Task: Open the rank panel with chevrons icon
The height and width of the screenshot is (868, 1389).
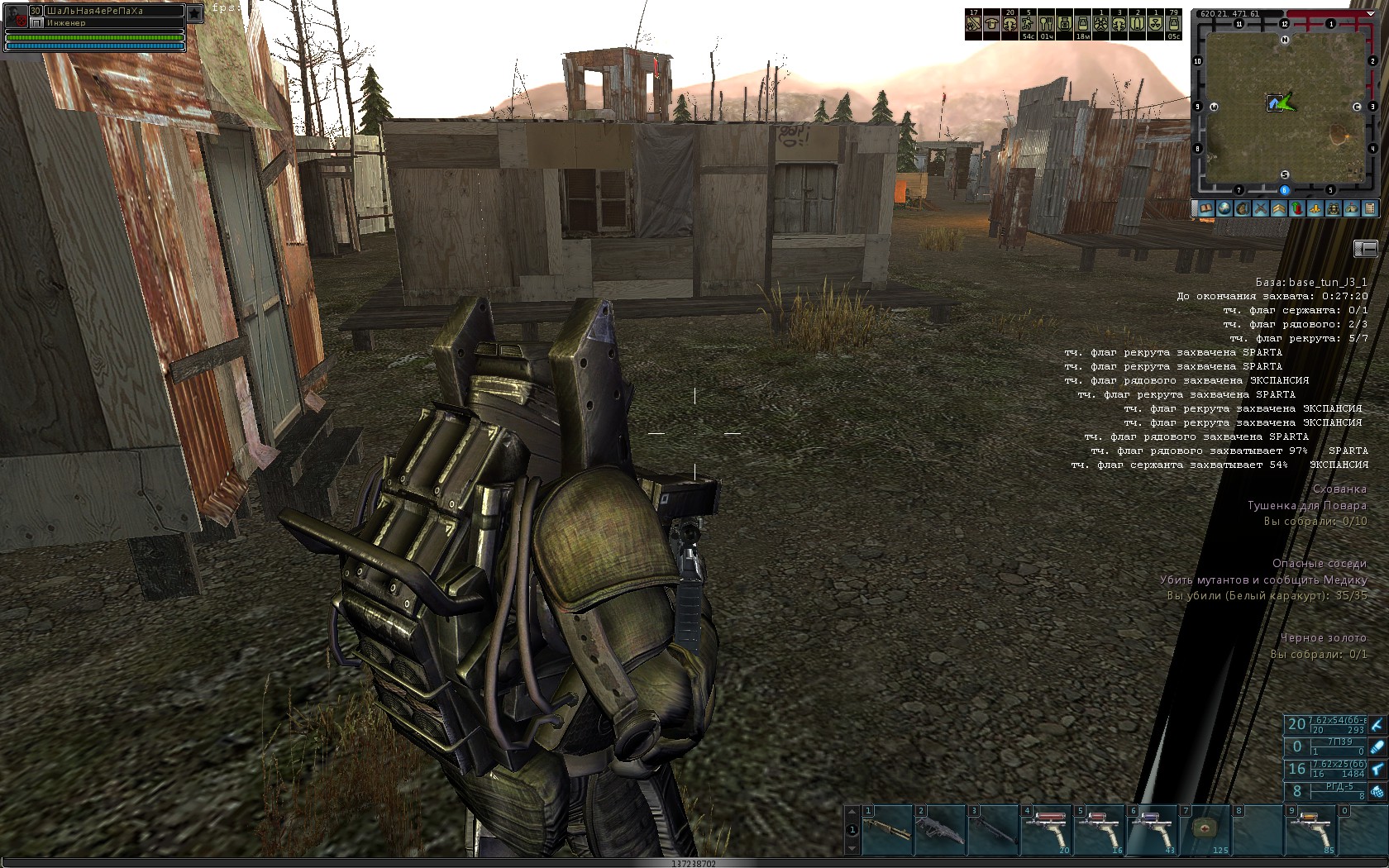Action: pyautogui.click(x=1279, y=208)
